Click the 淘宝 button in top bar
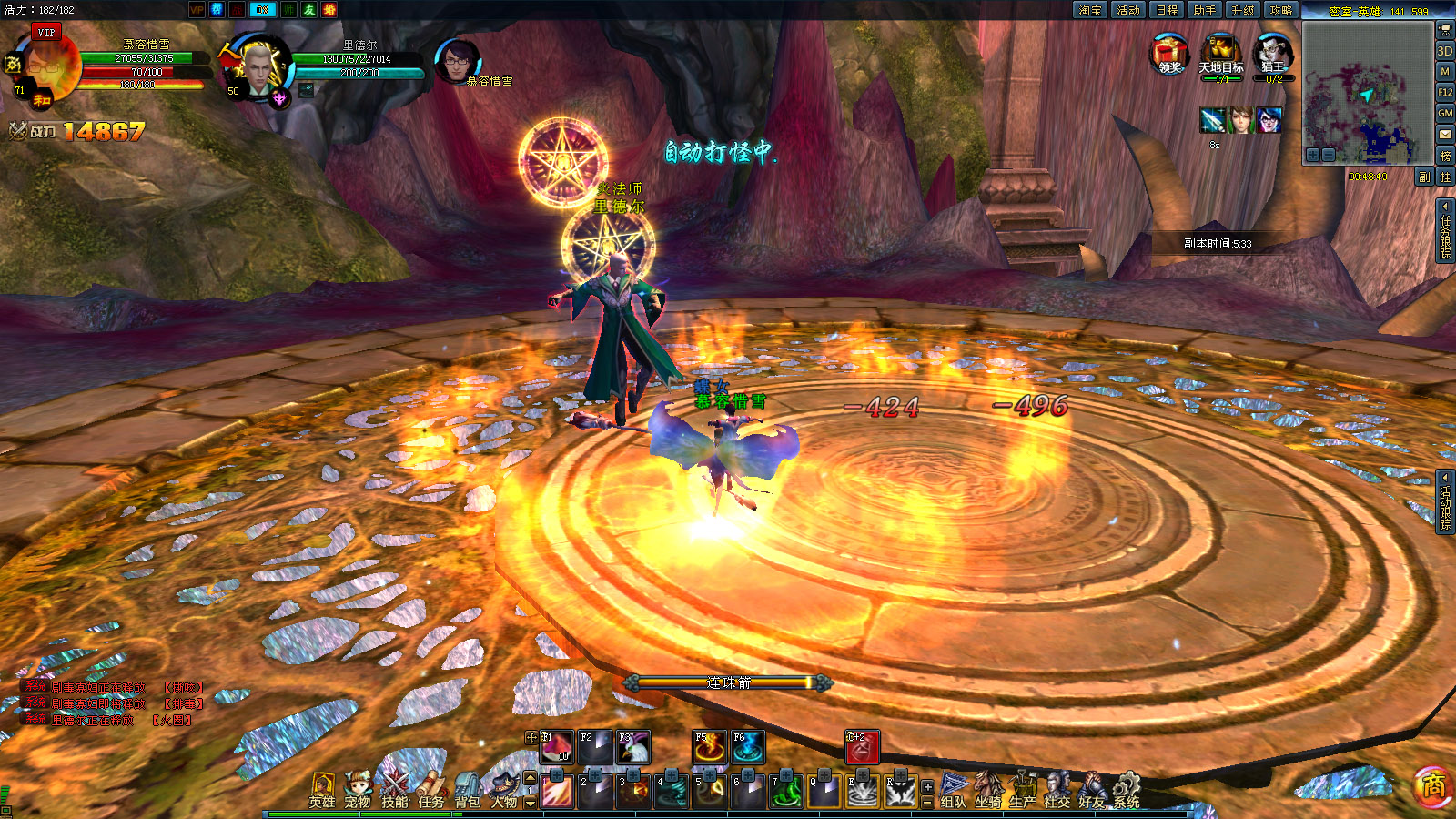This screenshot has width=1456, height=819. (x=1089, y=10)
